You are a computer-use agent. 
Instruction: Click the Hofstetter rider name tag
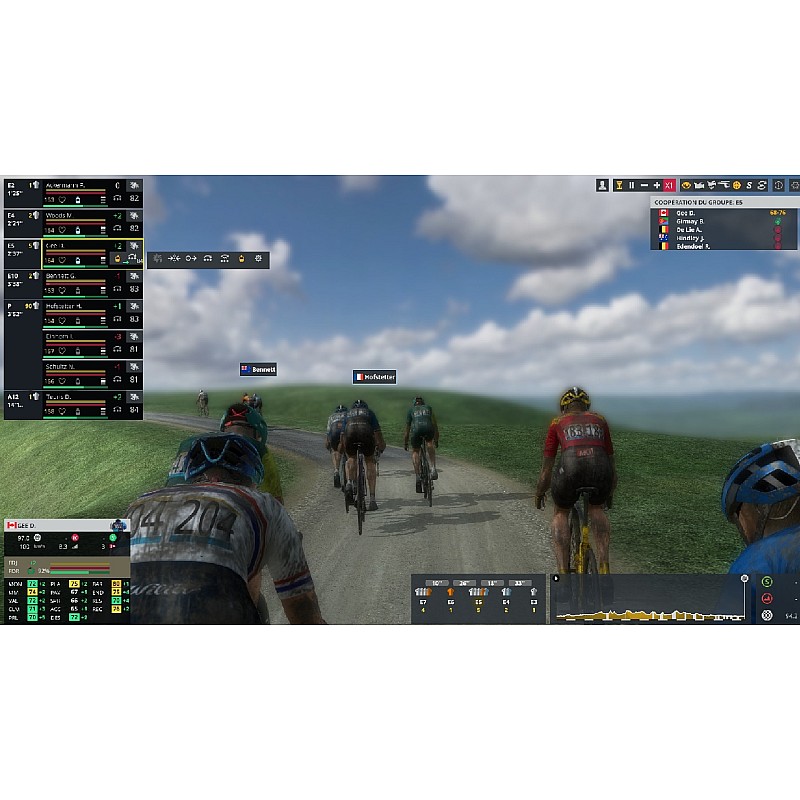click(374, 377)
